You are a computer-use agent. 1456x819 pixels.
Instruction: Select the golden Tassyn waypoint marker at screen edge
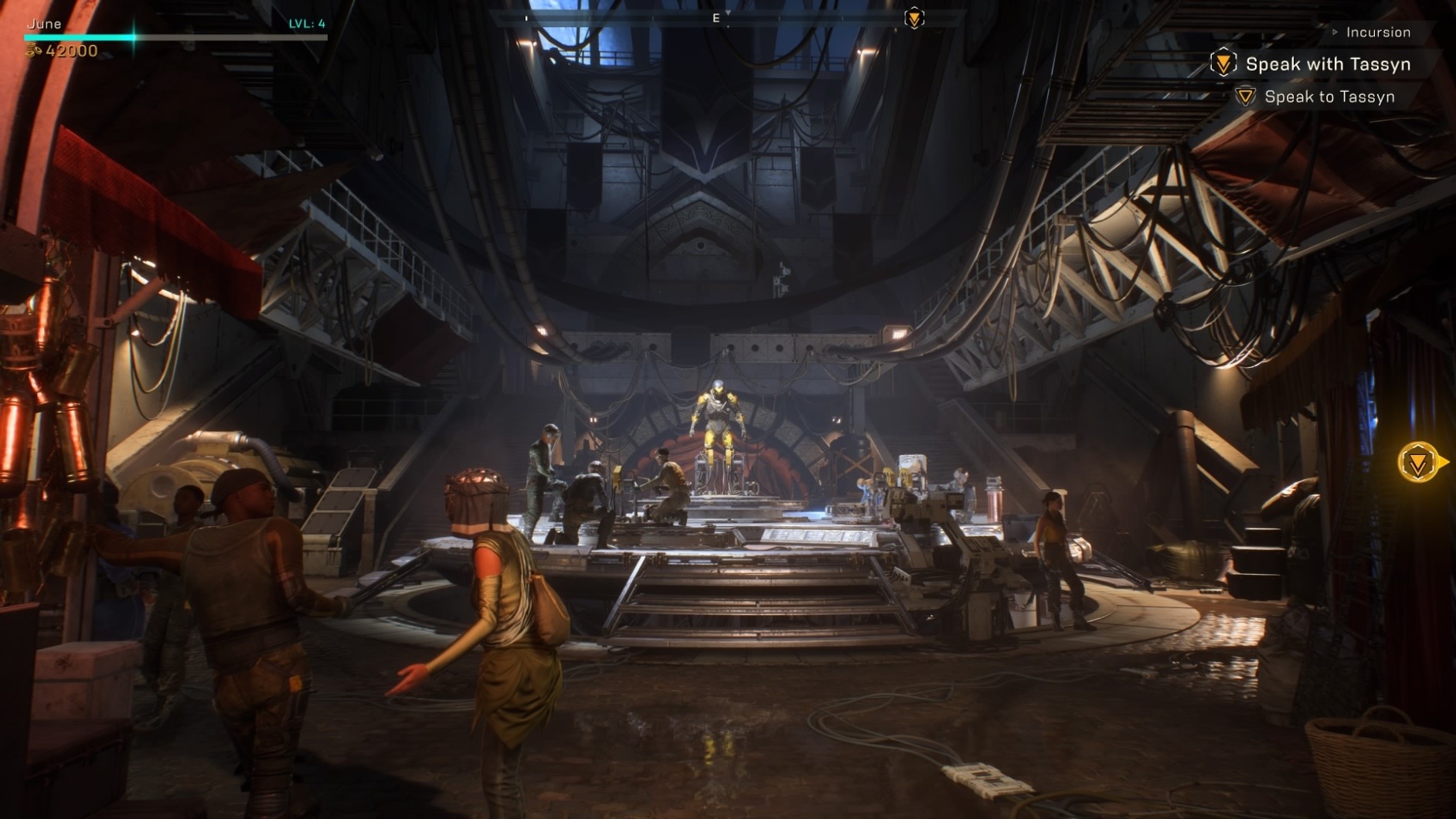(1419, 463)
